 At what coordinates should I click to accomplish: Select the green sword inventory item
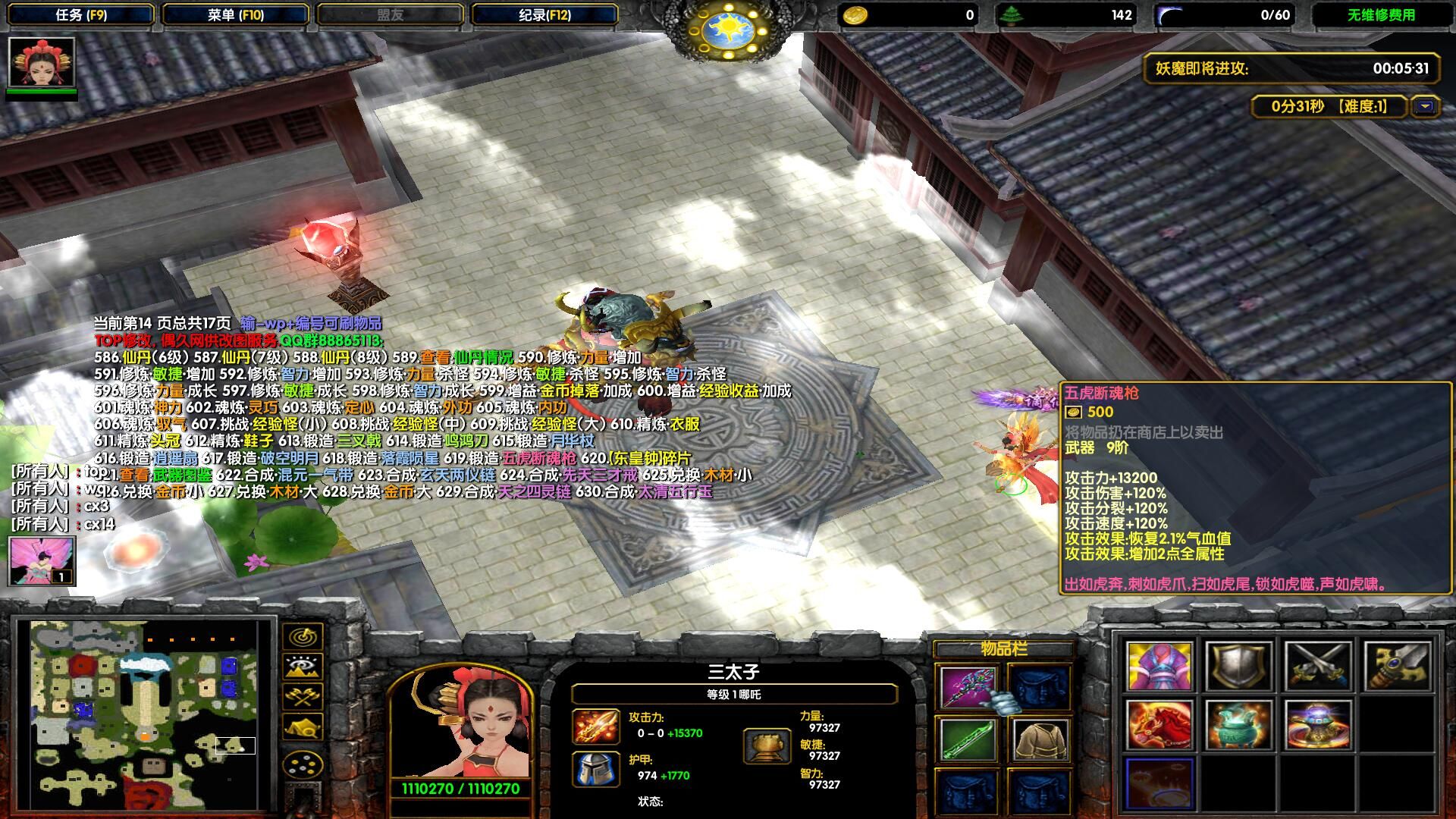[x=968, y=739]
